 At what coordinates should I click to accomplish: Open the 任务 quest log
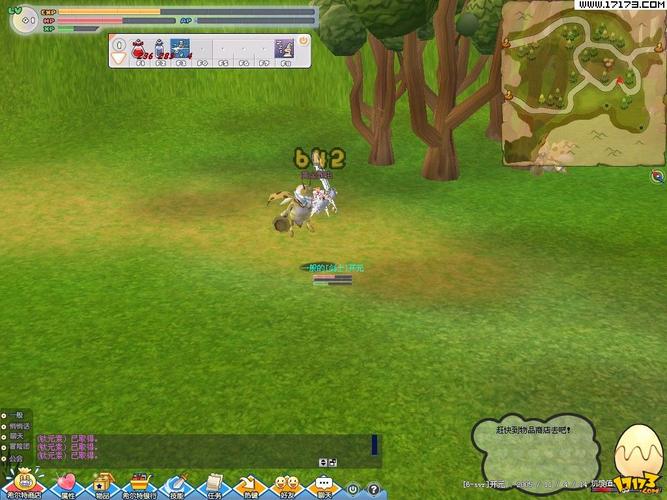(x=214, y=484)
